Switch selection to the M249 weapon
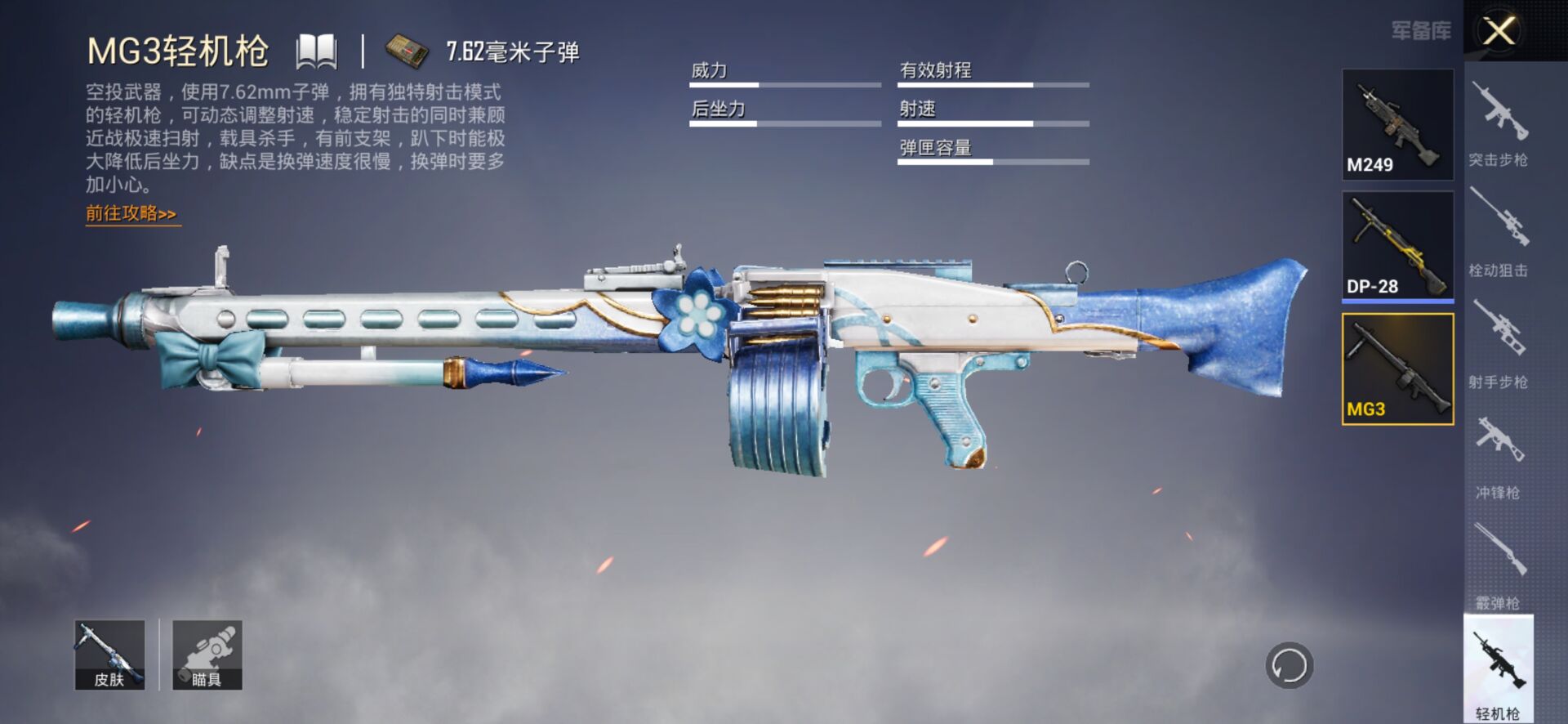 pos(1397,124)
